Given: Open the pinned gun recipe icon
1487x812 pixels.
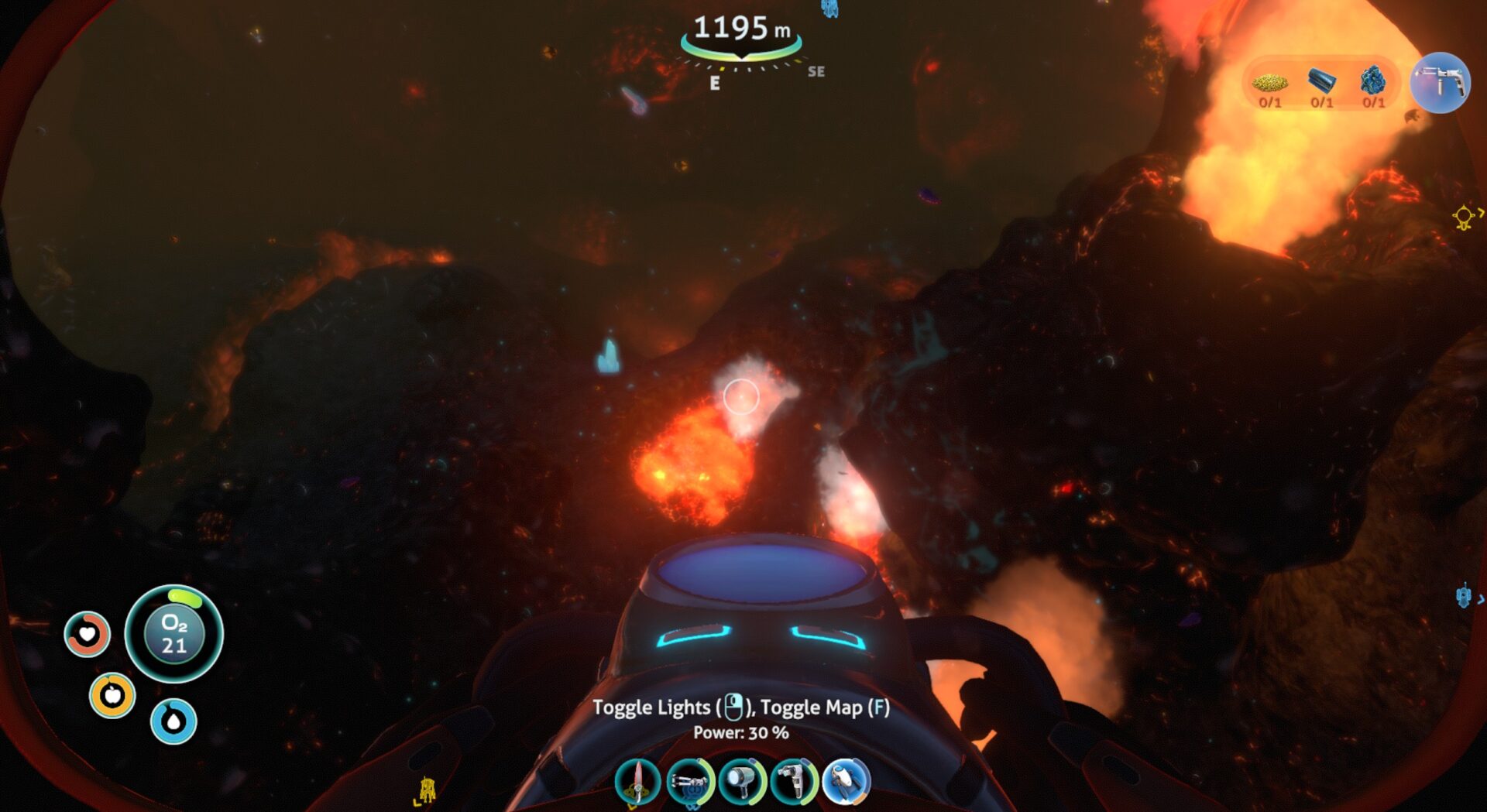Looking at the screenshot, I should coord(1440,82).
